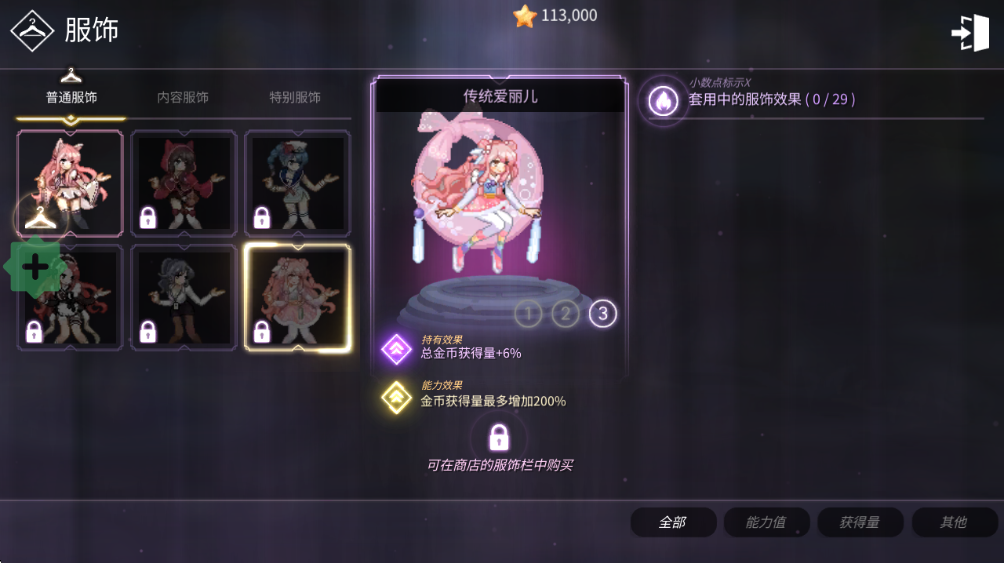Choose the unlocked pink cat-ear costume
This screenshot has height=563, width=1004.
coord(70,182)
